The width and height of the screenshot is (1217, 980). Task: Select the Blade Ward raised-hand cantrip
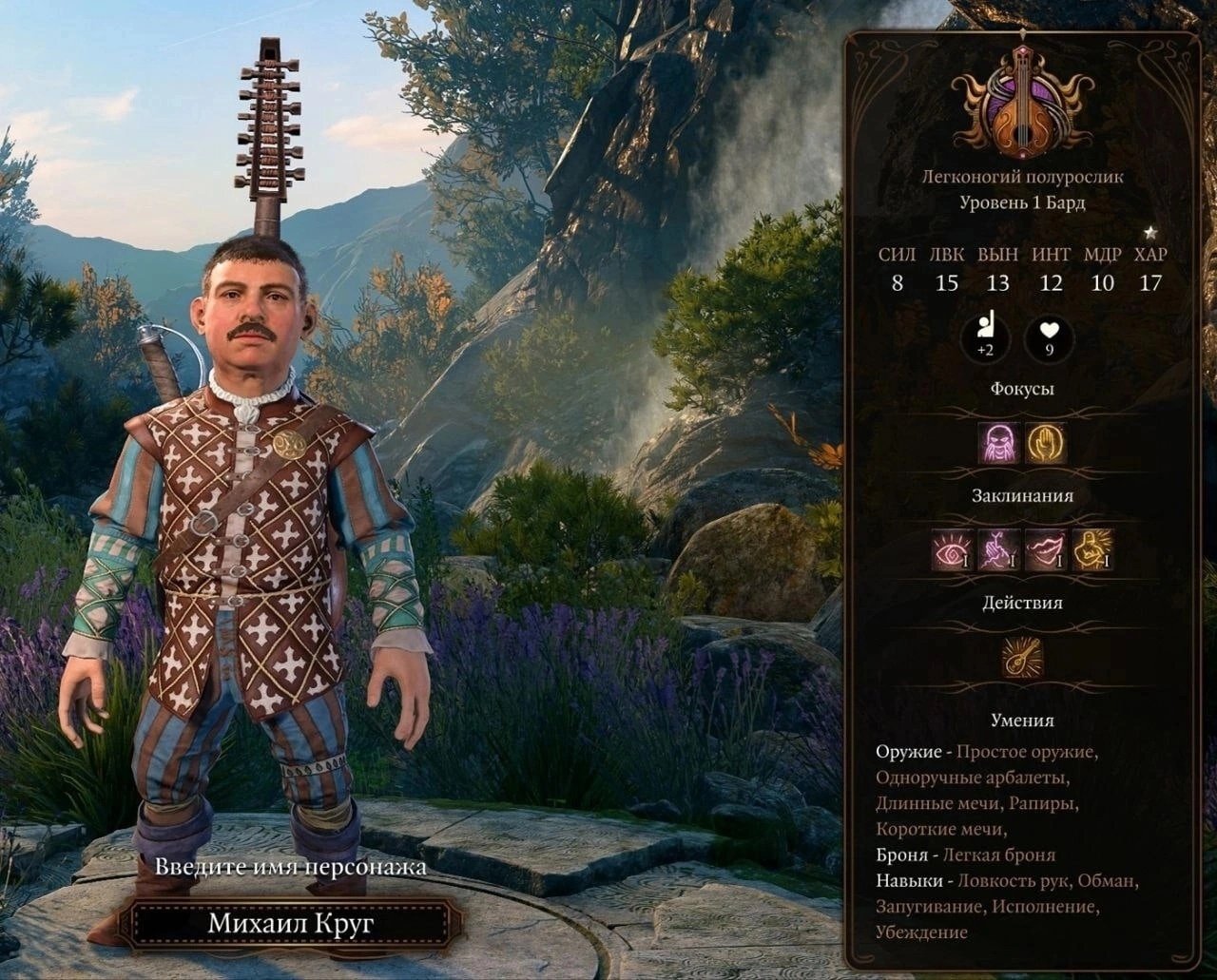click(1046, 443)
